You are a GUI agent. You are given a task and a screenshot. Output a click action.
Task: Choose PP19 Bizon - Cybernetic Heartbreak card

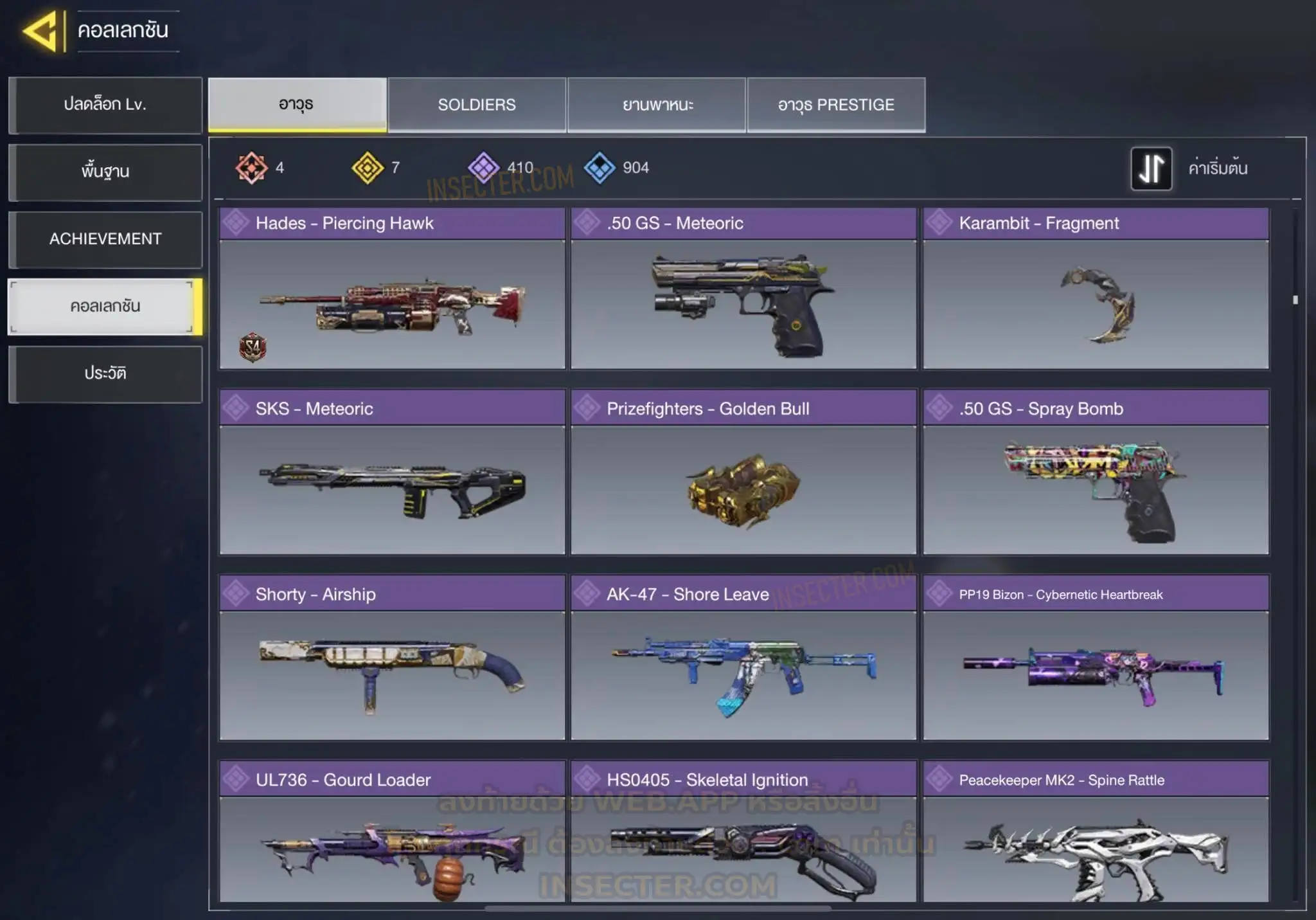[1096, 658]
